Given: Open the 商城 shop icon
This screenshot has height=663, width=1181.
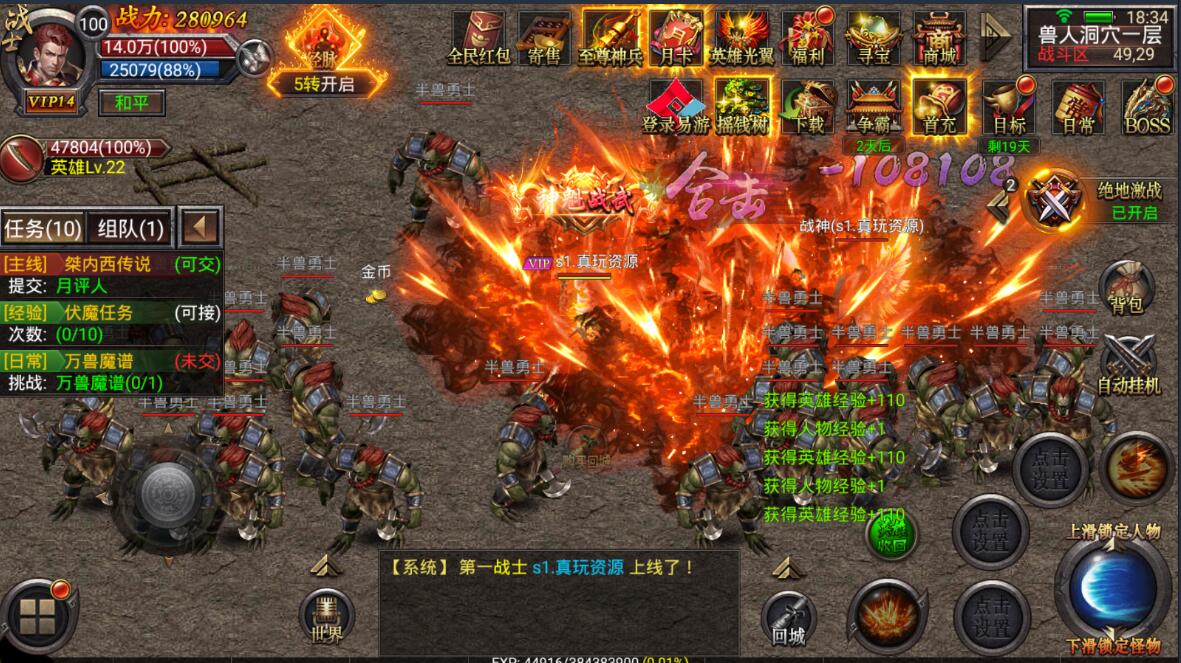Looking at the screenshot, I should (939, 37).
